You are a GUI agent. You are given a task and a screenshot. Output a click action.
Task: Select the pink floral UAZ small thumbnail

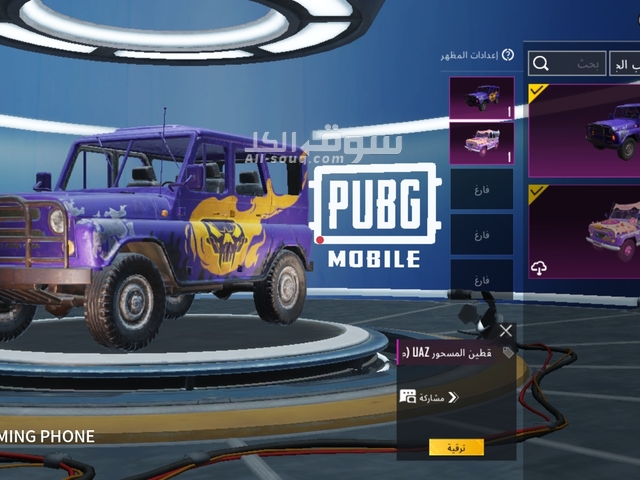pos(481,143)
